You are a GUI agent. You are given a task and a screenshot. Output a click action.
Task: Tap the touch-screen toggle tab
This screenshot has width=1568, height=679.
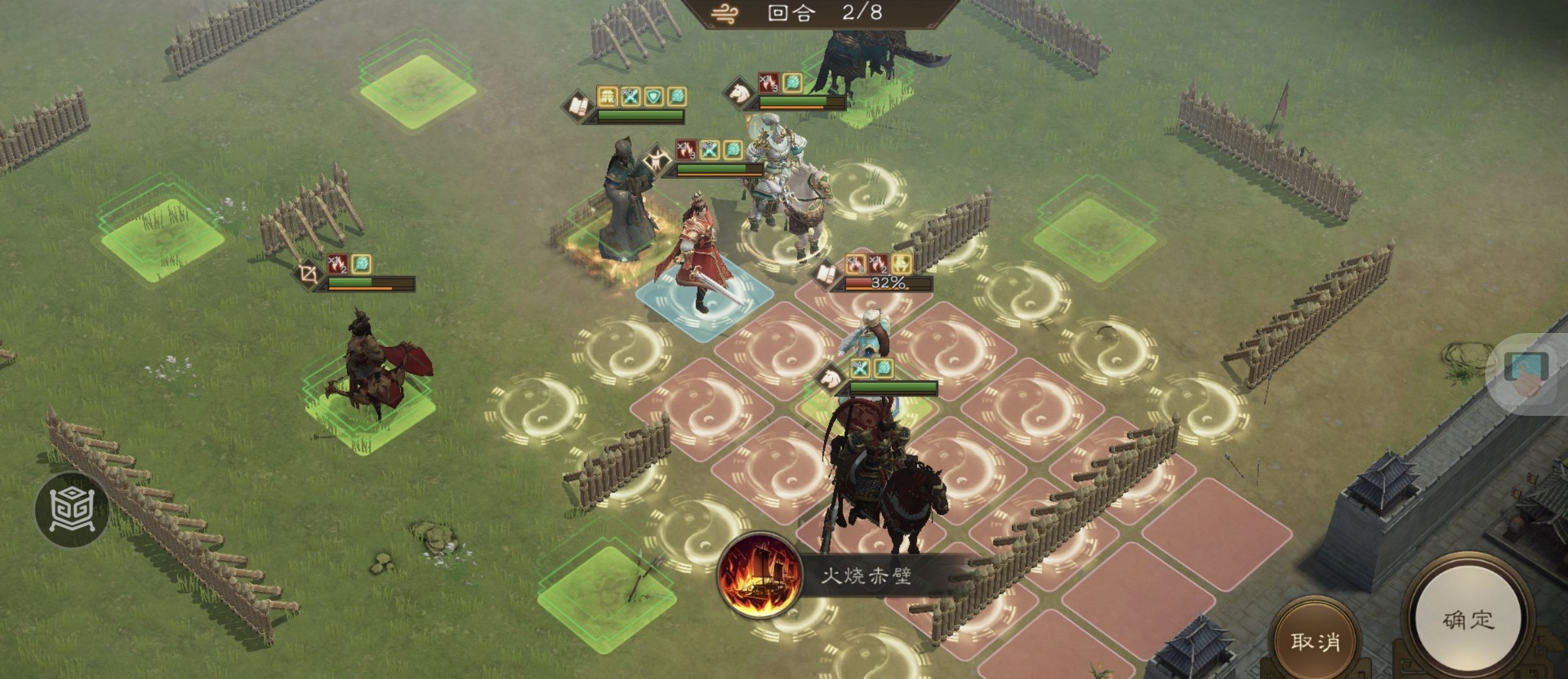coord(1527,372)
